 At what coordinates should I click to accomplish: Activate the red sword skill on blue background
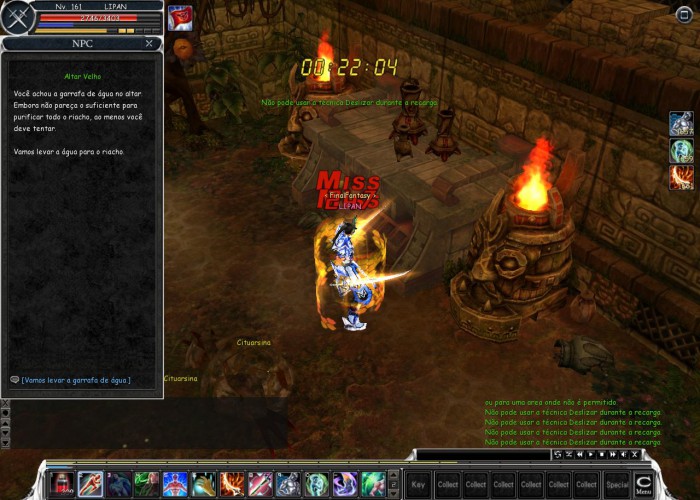(x=90, y=484)
